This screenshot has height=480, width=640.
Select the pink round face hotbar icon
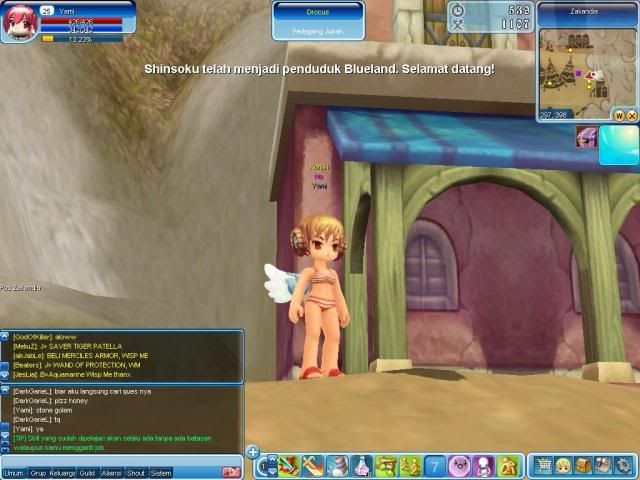459,465
